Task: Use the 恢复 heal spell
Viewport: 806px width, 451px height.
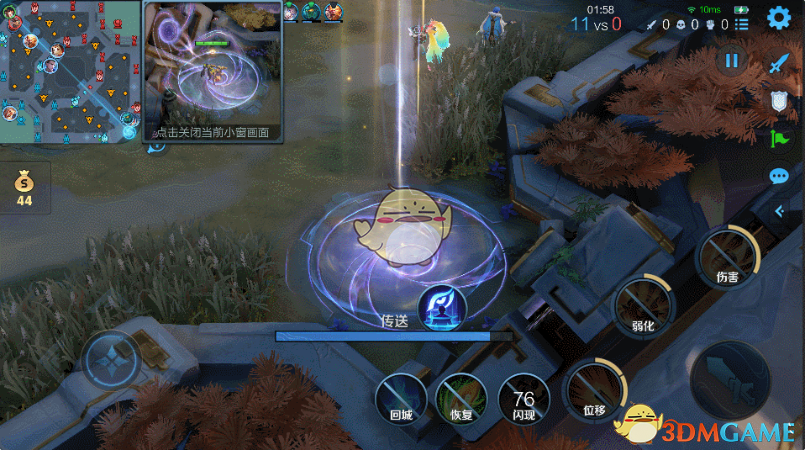Action: pos(461,398)
